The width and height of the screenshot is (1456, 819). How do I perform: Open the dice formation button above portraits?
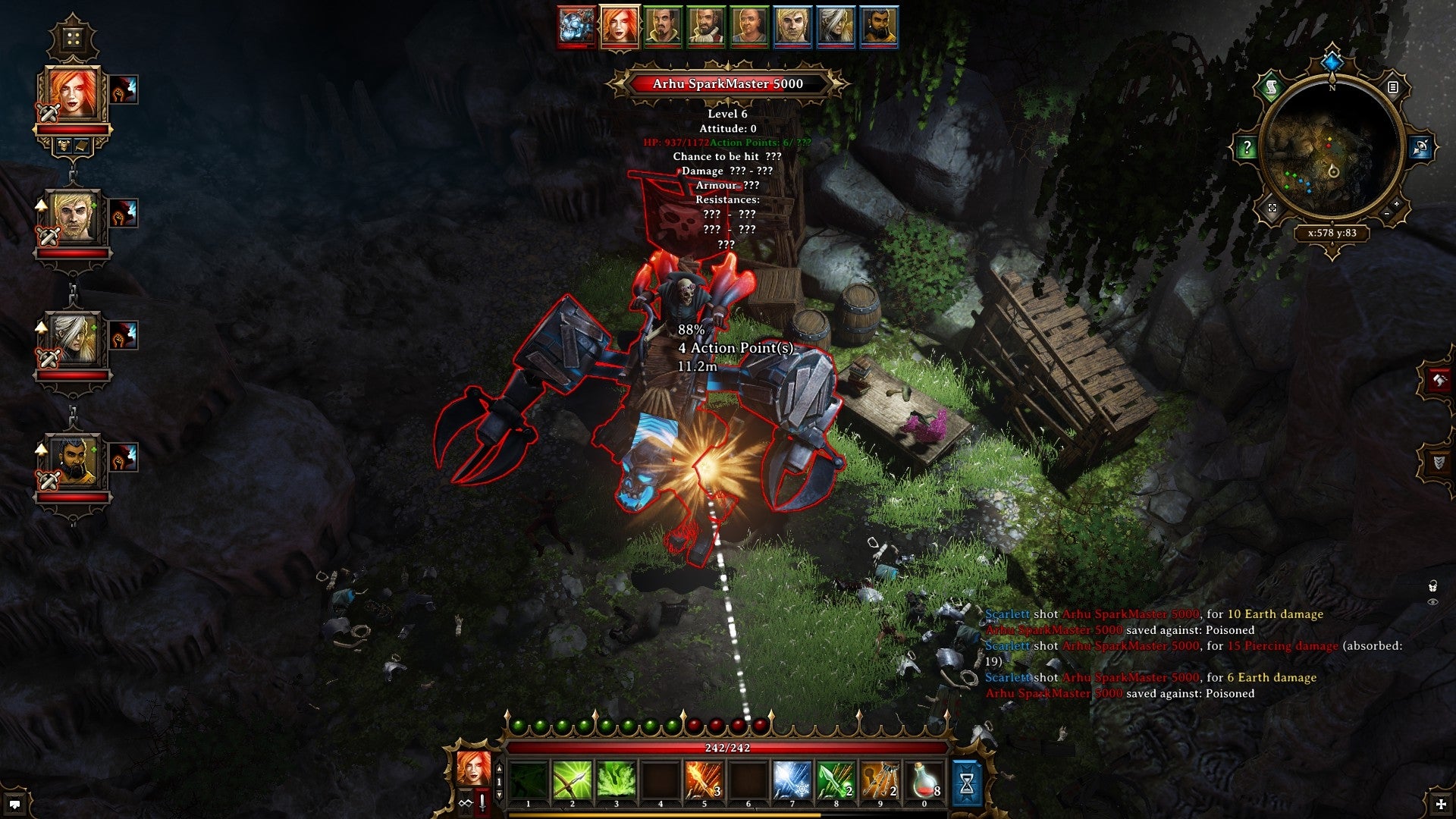tap(73, 38)
